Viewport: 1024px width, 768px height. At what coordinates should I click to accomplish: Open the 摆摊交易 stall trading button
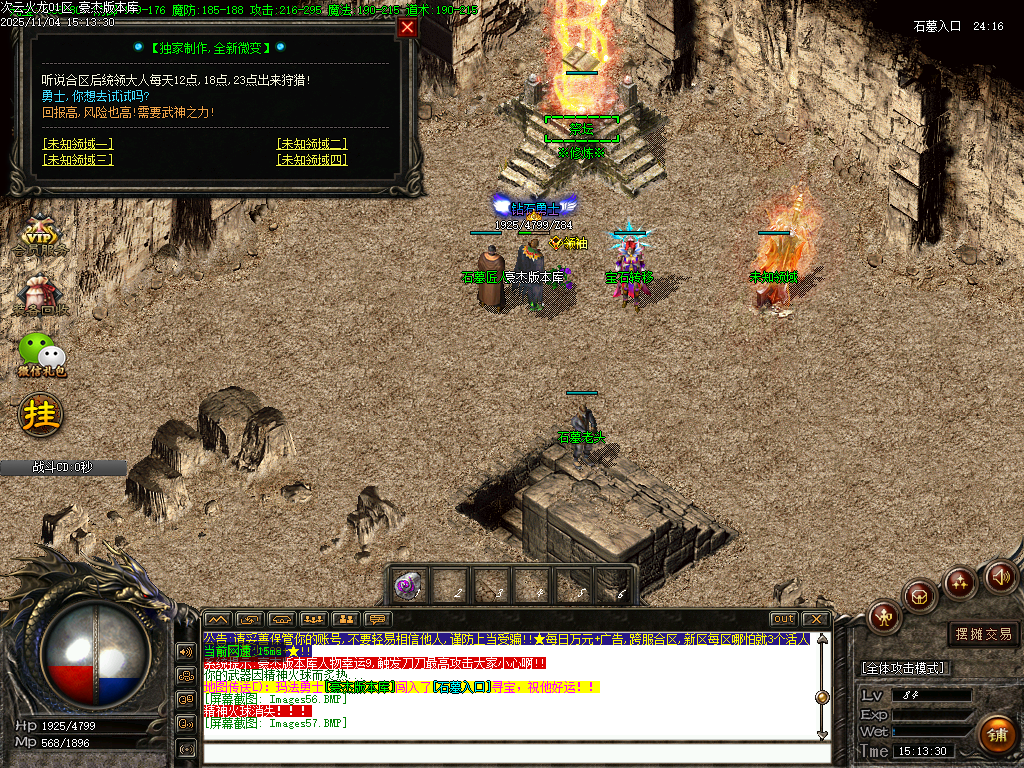pyautogui.click(x=983, y=634)
